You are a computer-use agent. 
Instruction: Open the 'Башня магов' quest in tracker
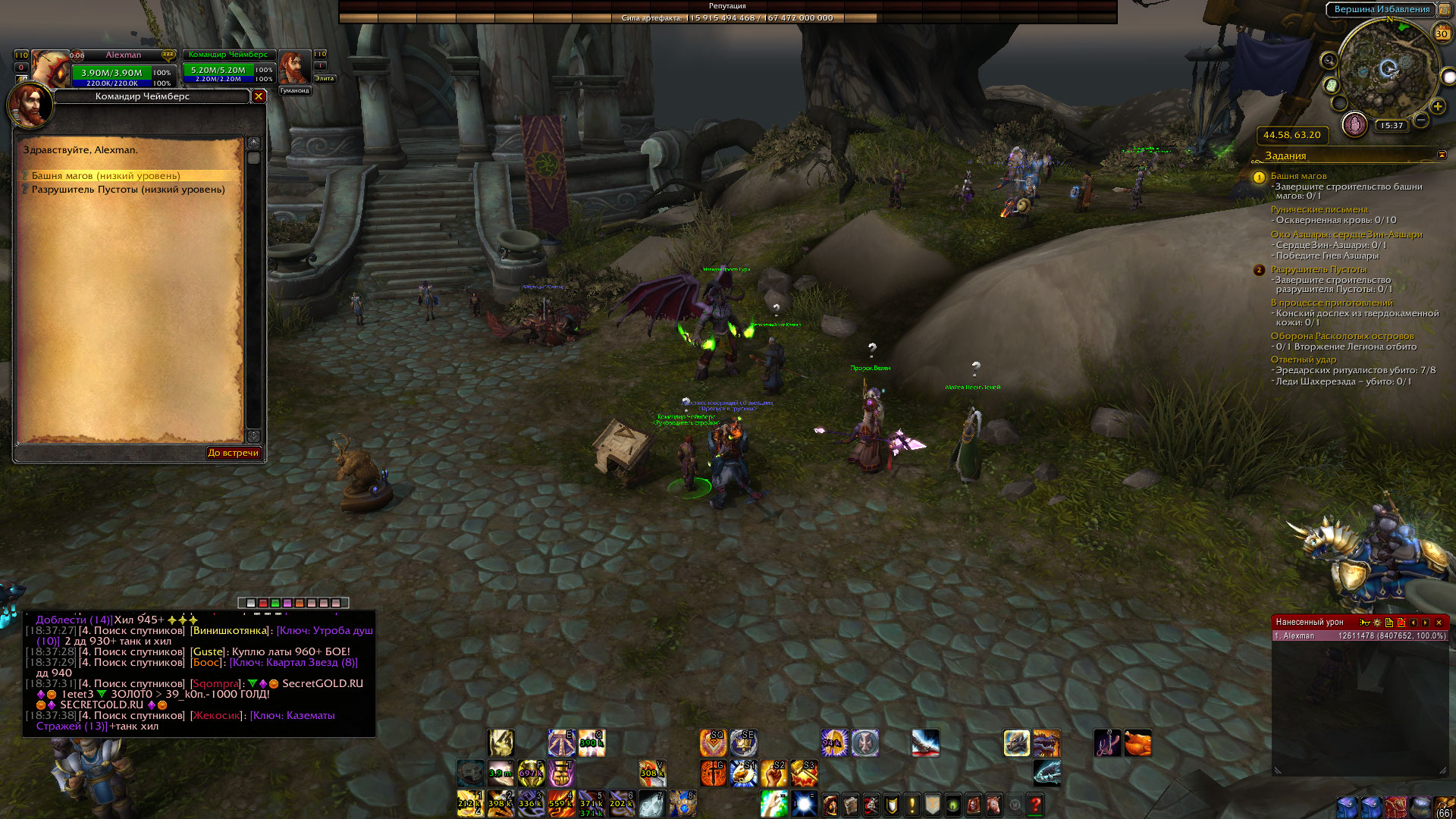(x=1298, y=176)
